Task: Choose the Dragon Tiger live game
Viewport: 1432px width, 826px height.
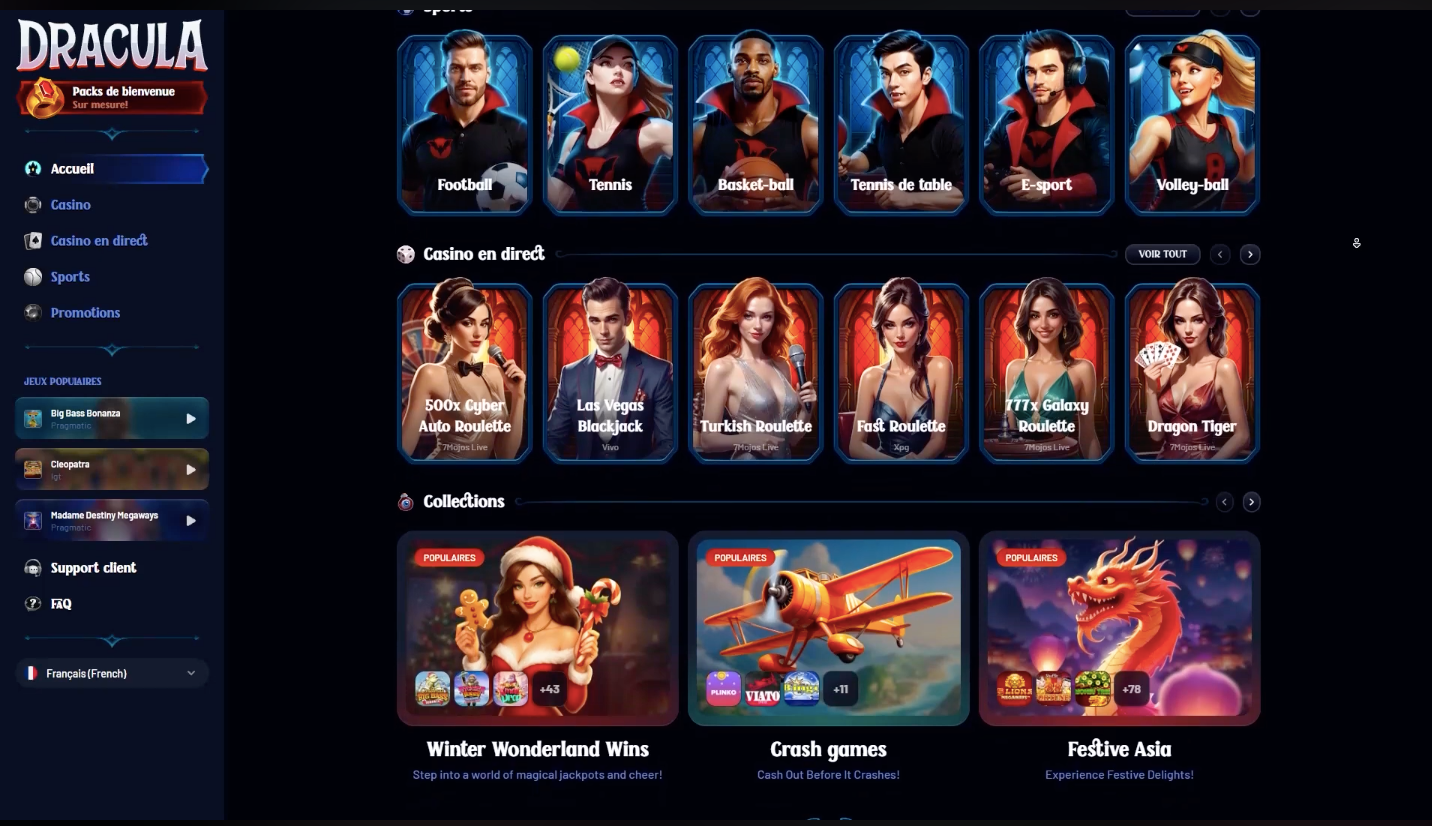Action: tap(1191, 372)
